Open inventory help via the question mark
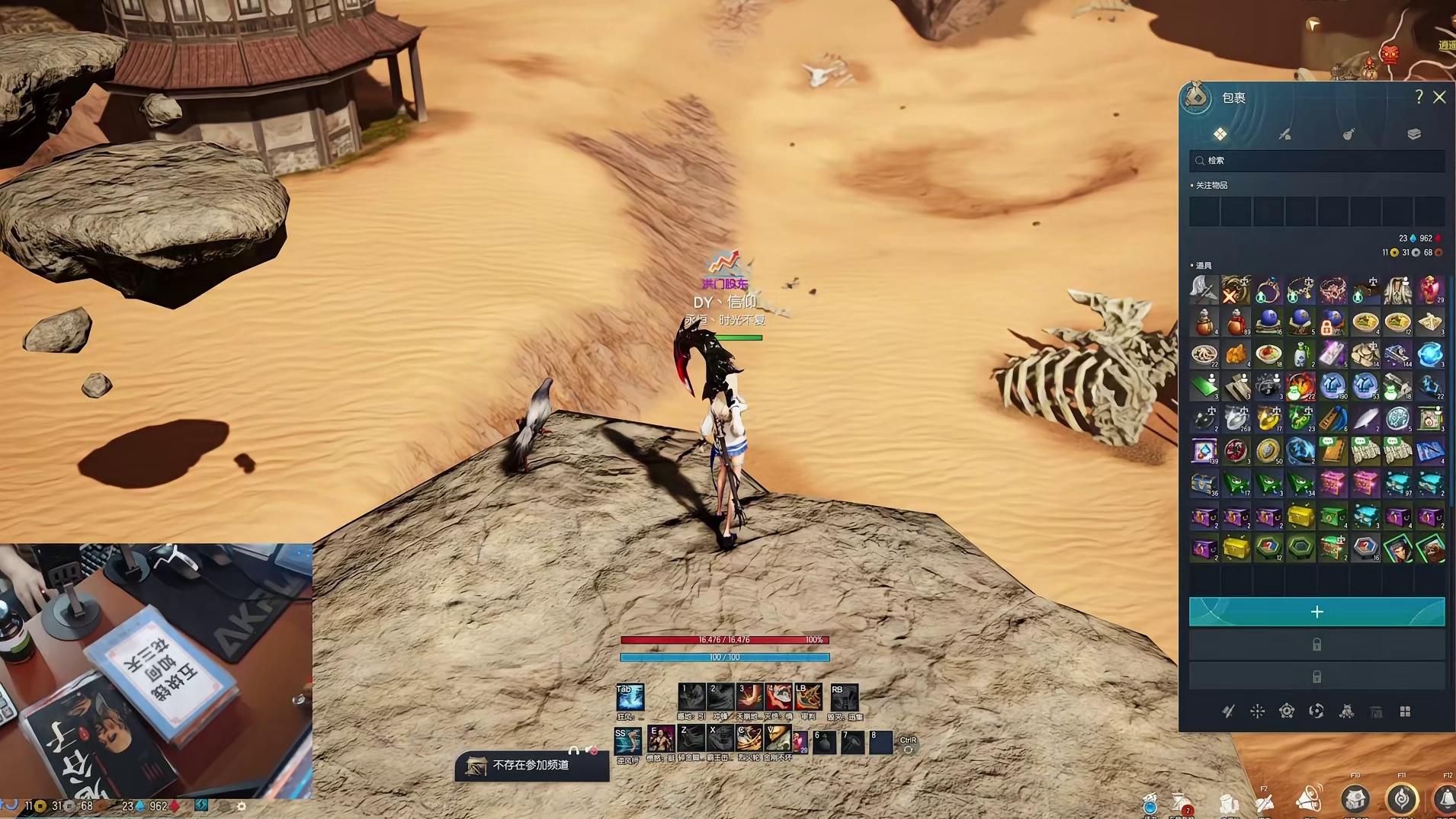 tap(1419, 97)
